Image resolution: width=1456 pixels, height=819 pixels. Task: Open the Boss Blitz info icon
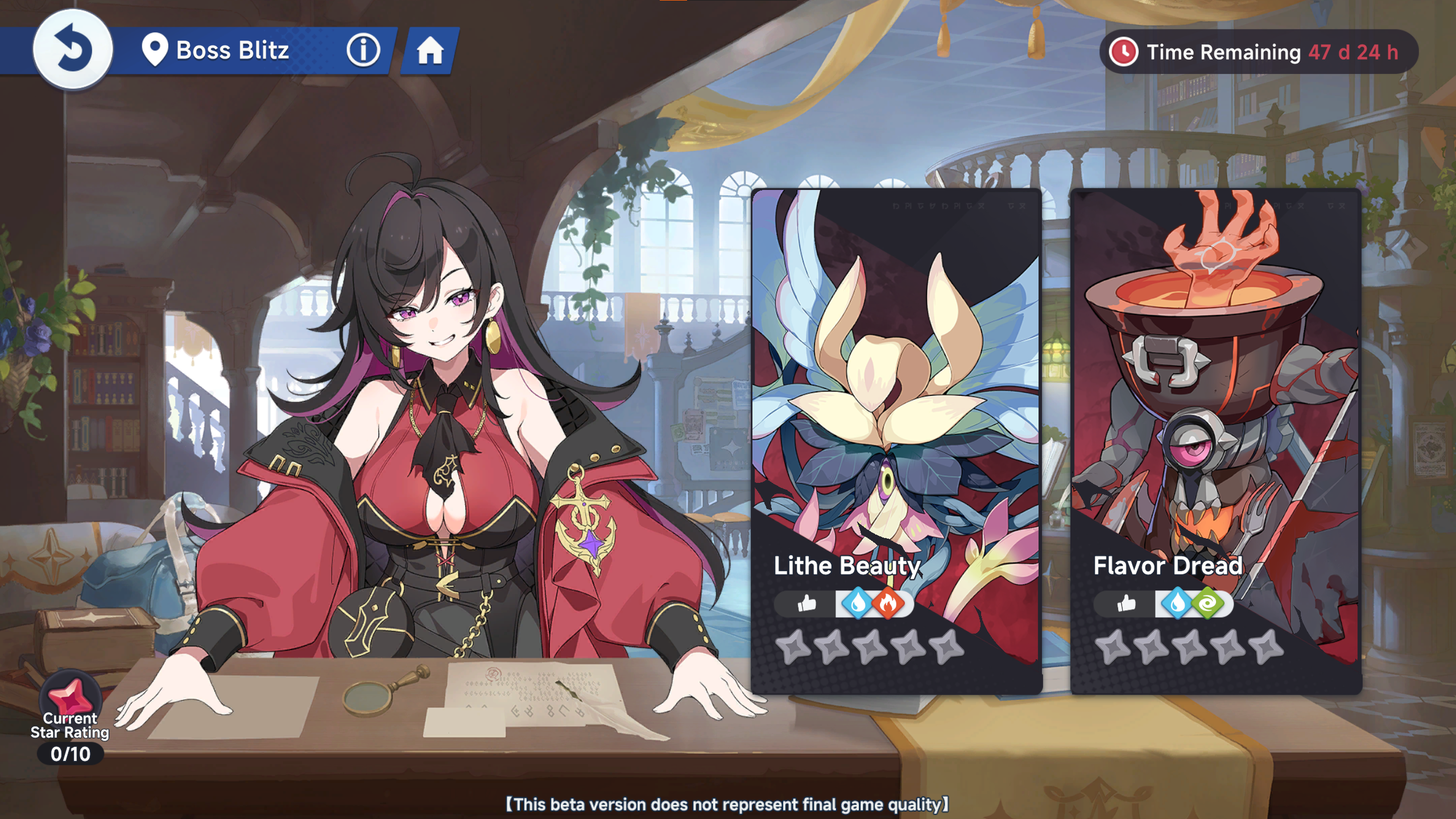pyautogui.click(x=363, y=50)
